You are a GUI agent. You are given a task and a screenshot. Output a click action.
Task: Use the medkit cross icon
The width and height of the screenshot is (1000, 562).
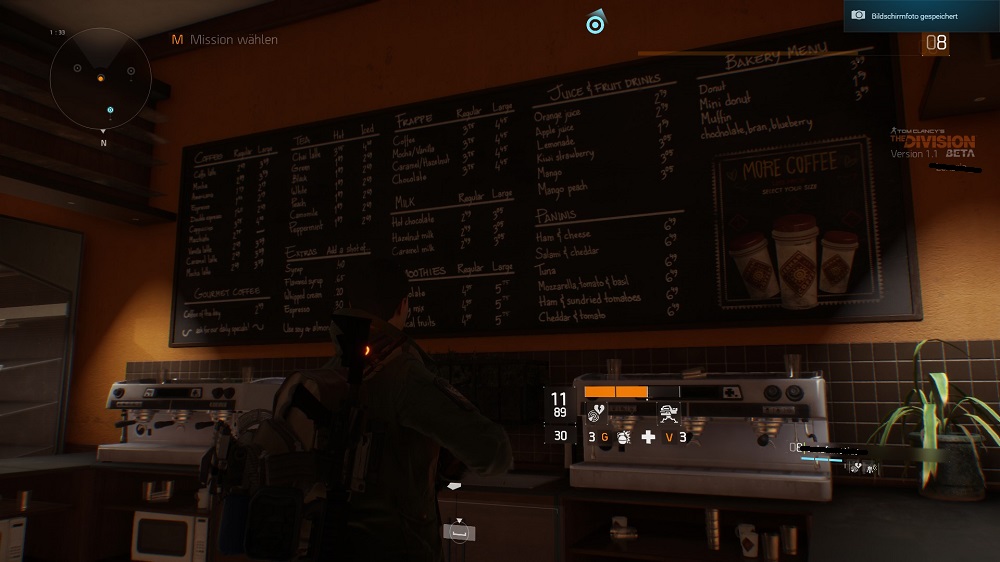pos(648,437)
